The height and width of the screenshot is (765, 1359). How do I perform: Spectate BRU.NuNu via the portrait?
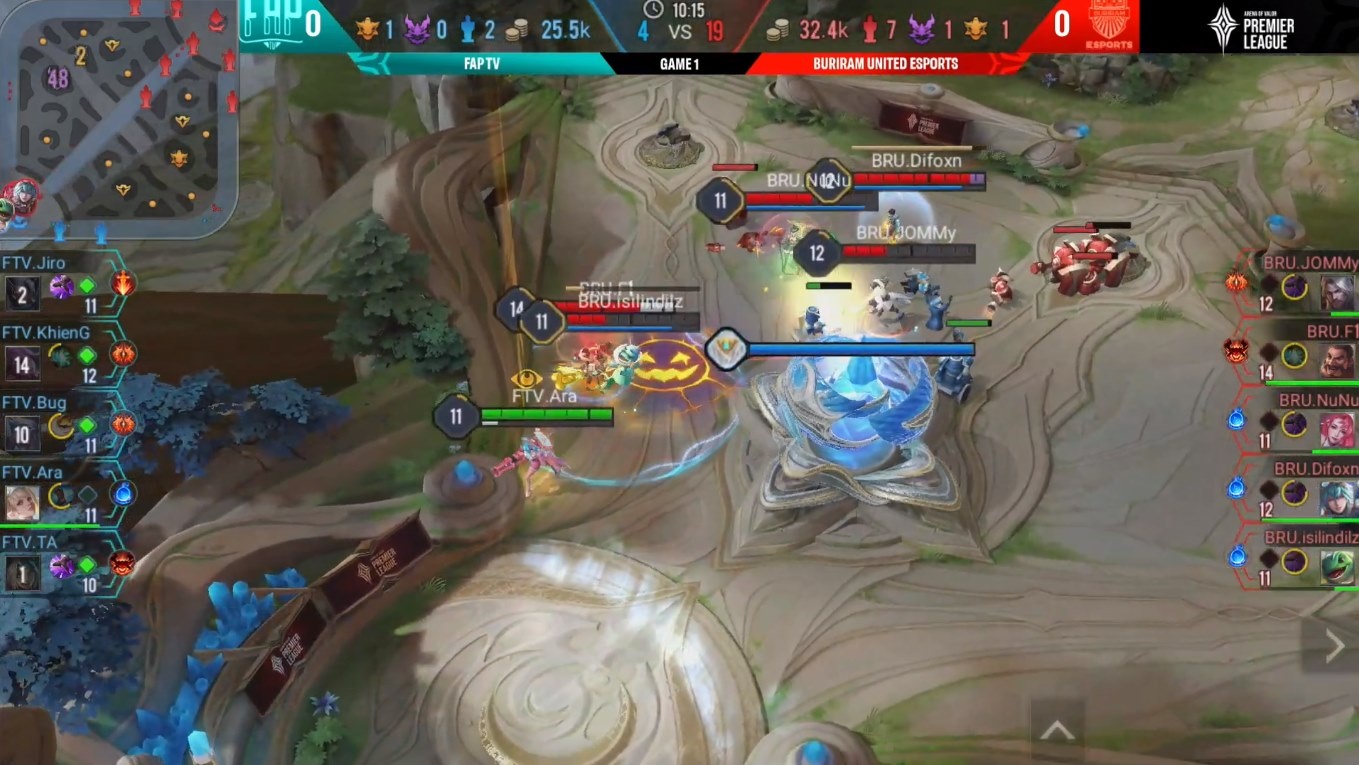pos(1336,430)
